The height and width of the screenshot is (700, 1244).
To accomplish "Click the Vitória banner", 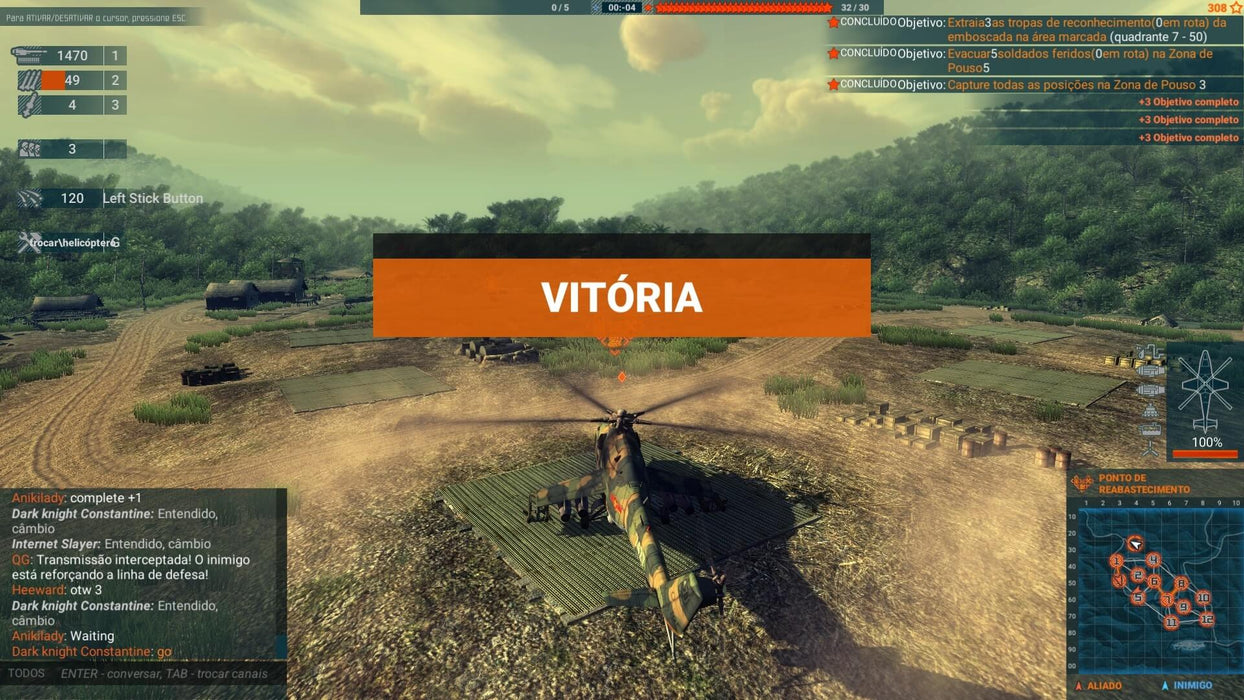I will [x=621, y=297].
